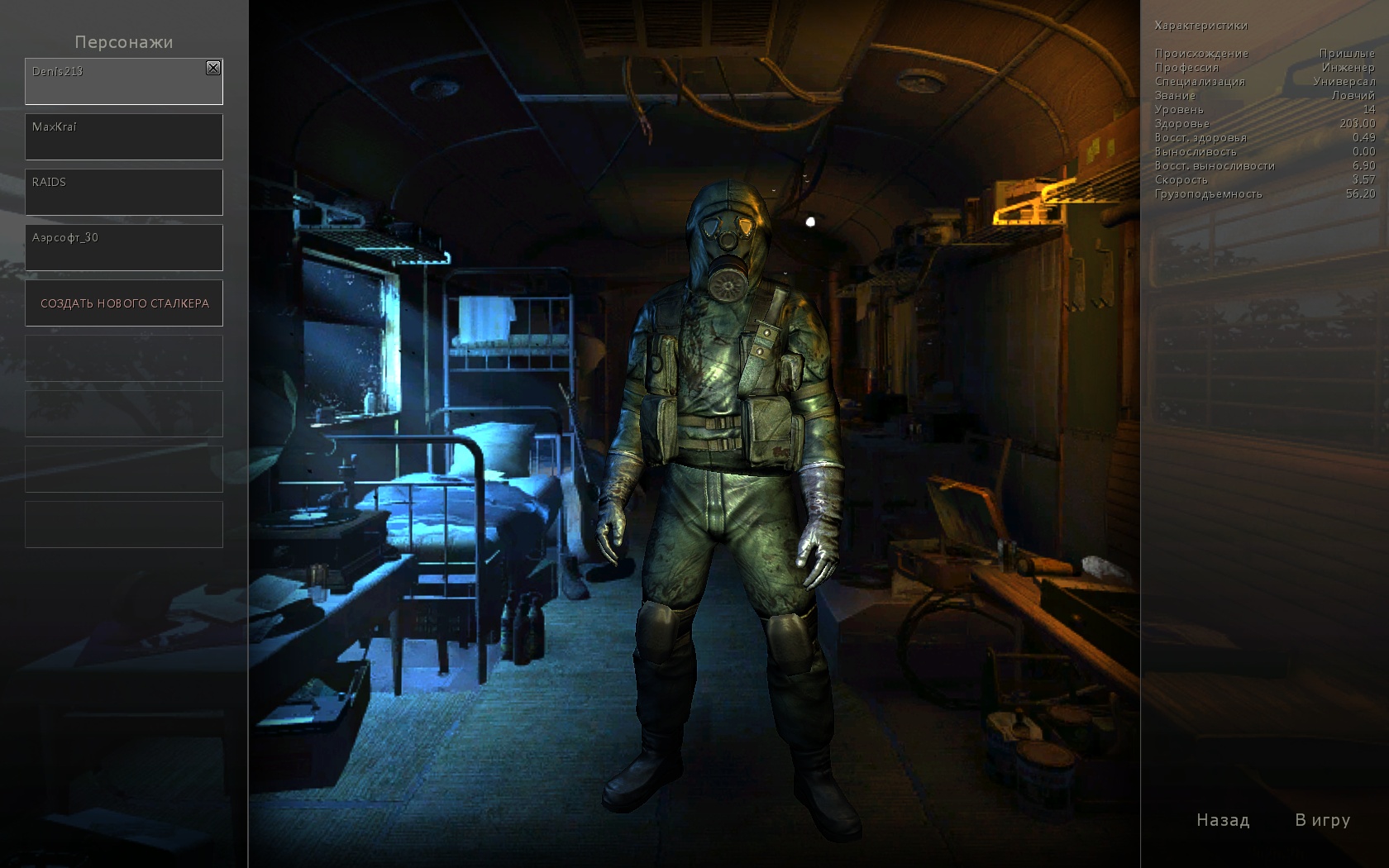Image resolution: width=1389 pixels, height=868 pixels.
Task: Click СОЗДАТЬ НОВОГО СТАЛКЕРА button
Action: 124,303
